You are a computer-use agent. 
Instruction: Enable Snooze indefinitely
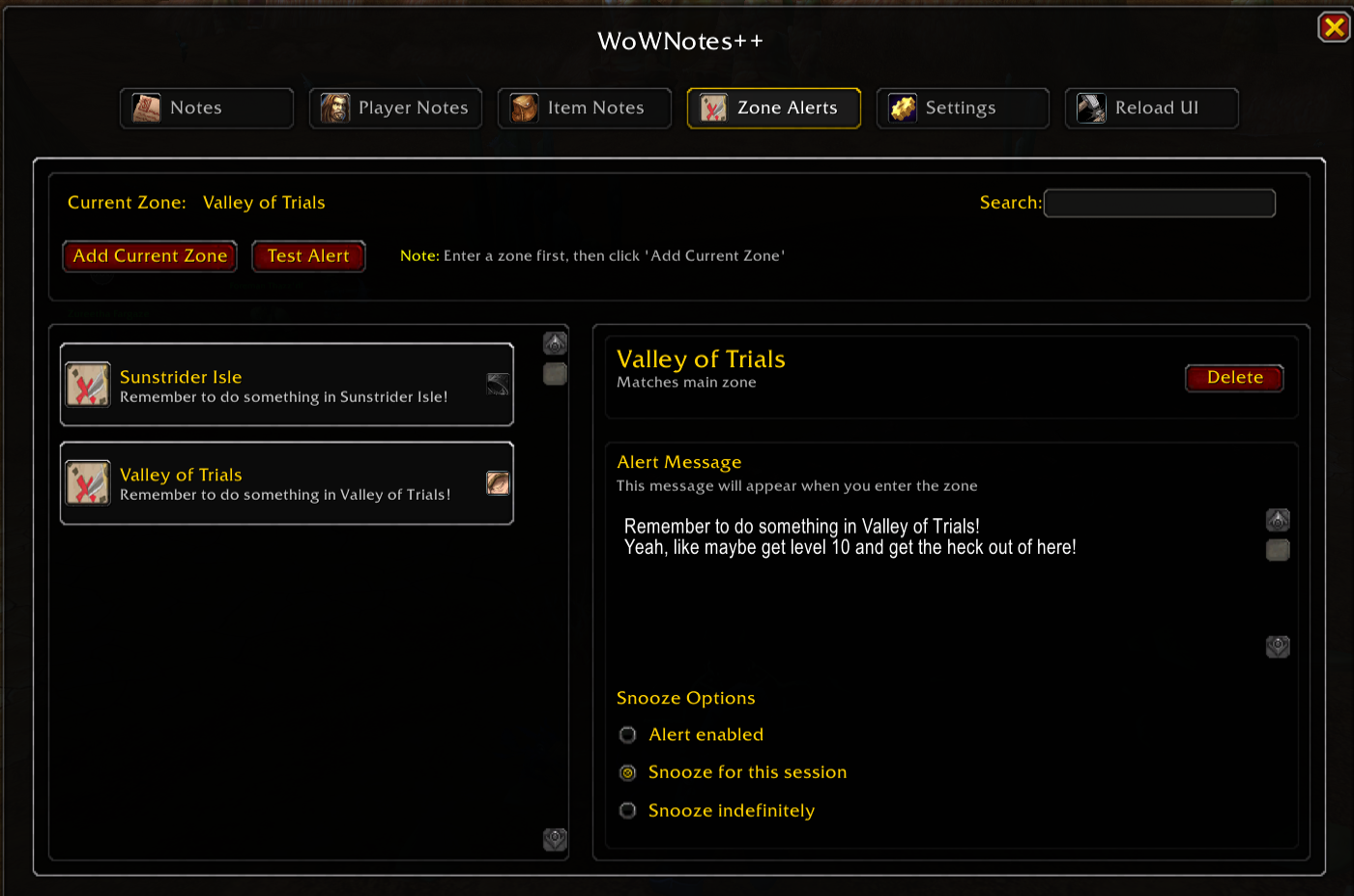click(x=627, y=810)
